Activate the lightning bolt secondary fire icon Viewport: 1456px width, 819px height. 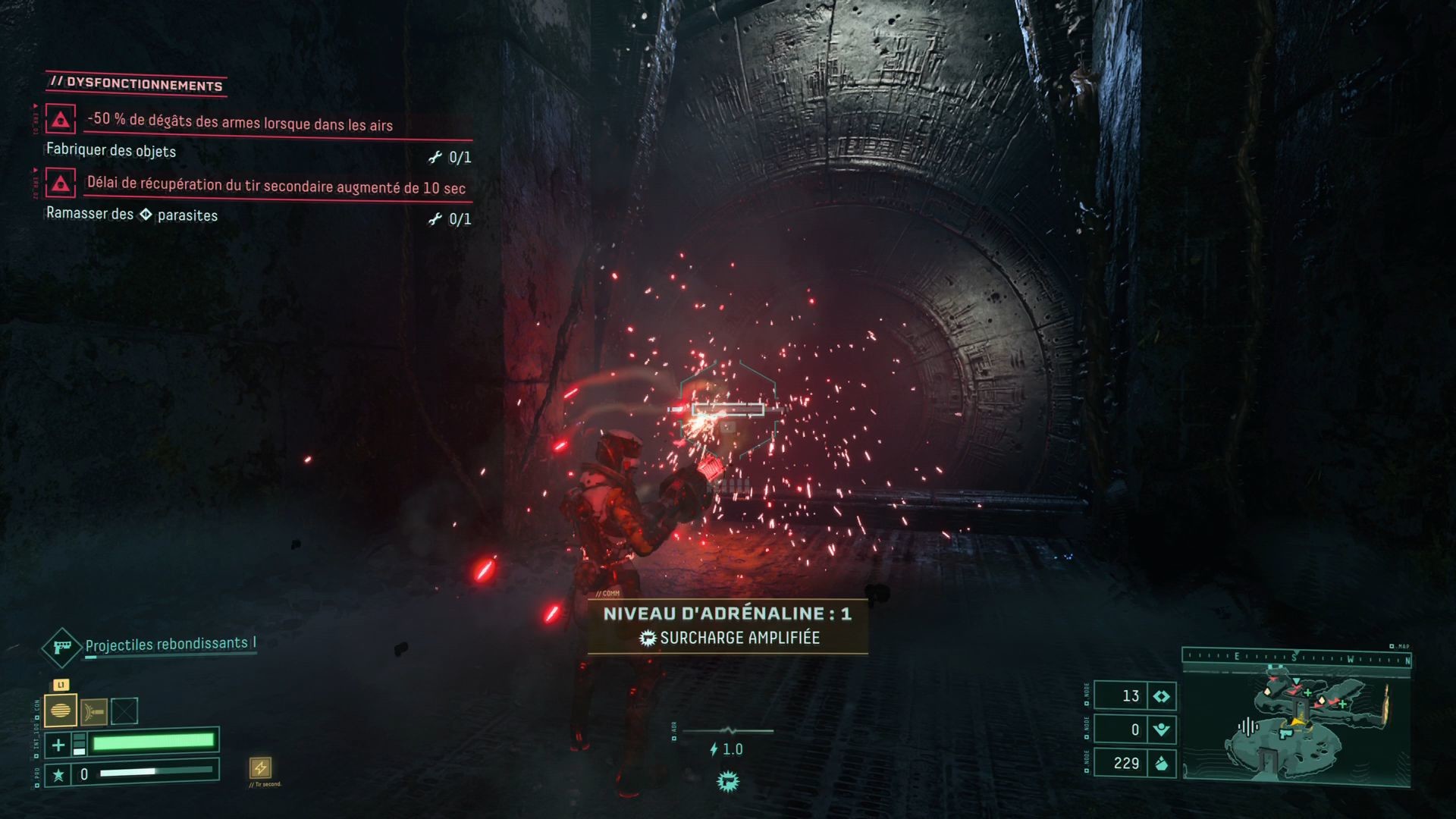coord(260,767)
